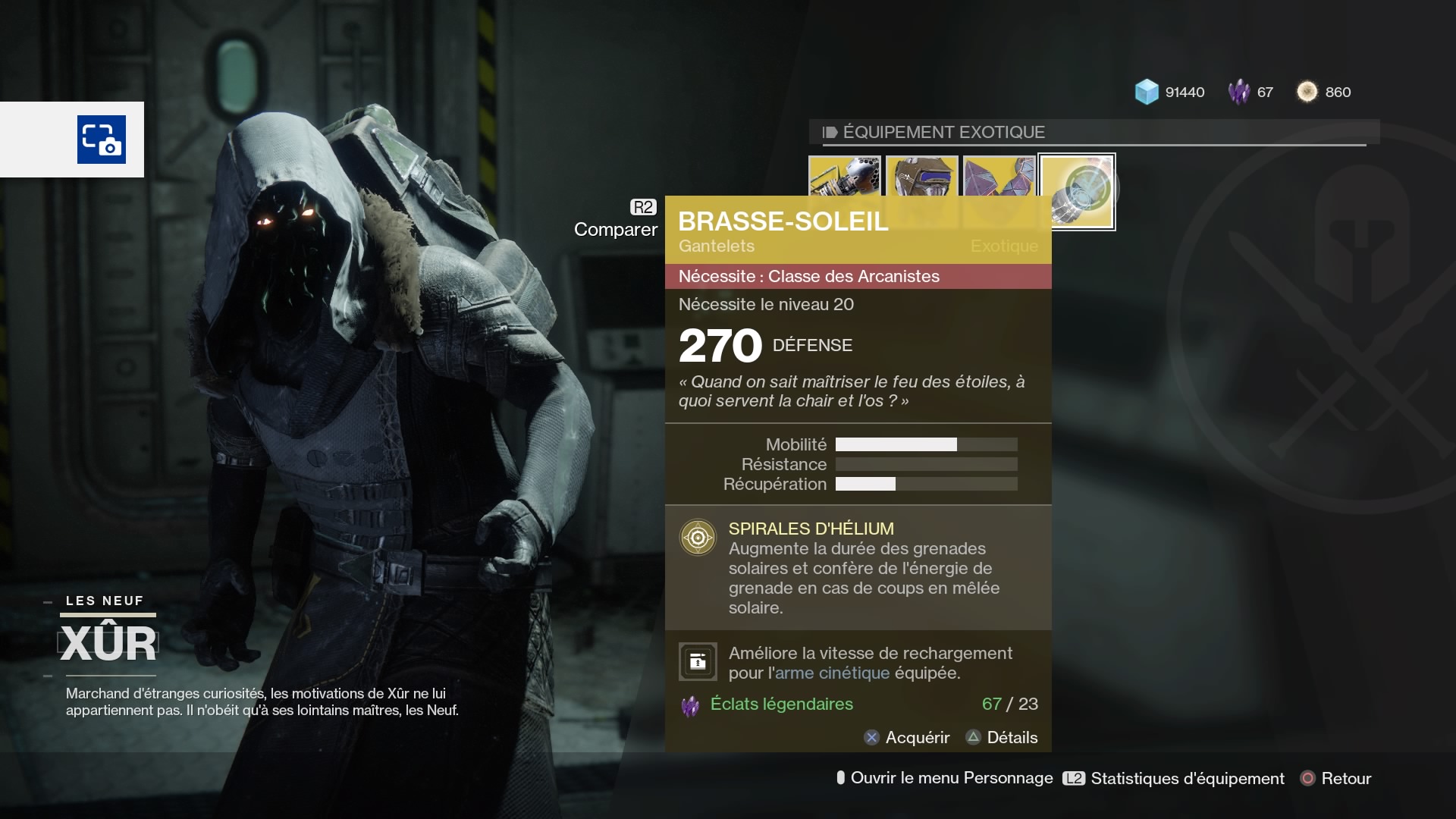The width and height of the screenshot is (1456, 819).
Task: Select the Brasse-Soleil gauntlets slot
Action: pos(1078,191)
